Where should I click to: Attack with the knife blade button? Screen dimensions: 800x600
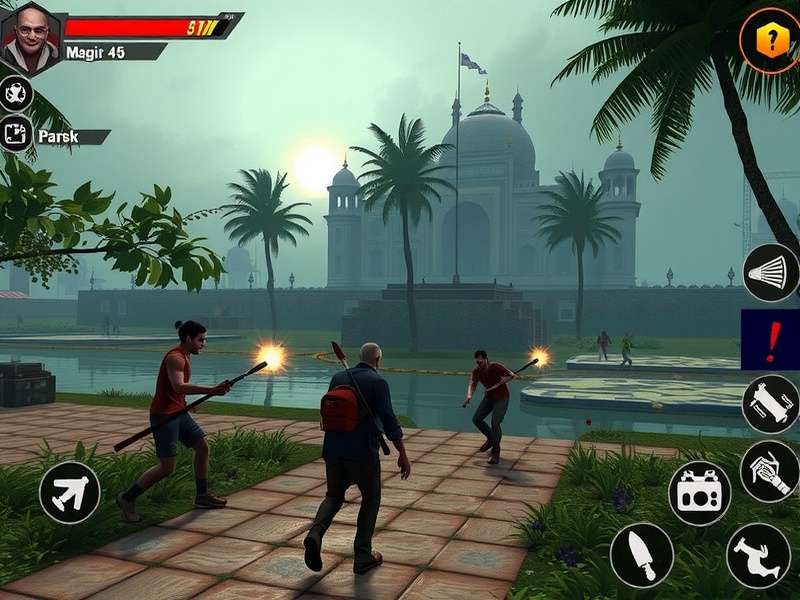pos(641,555)
